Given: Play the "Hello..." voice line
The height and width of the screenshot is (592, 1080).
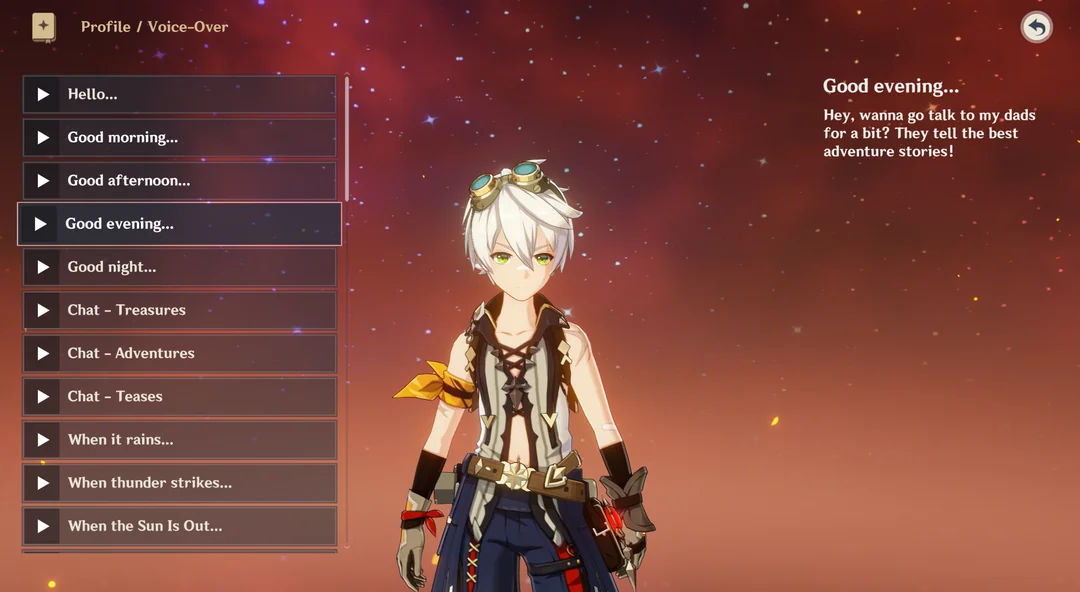Looking at the screenshot, I should tap(43, 94).
